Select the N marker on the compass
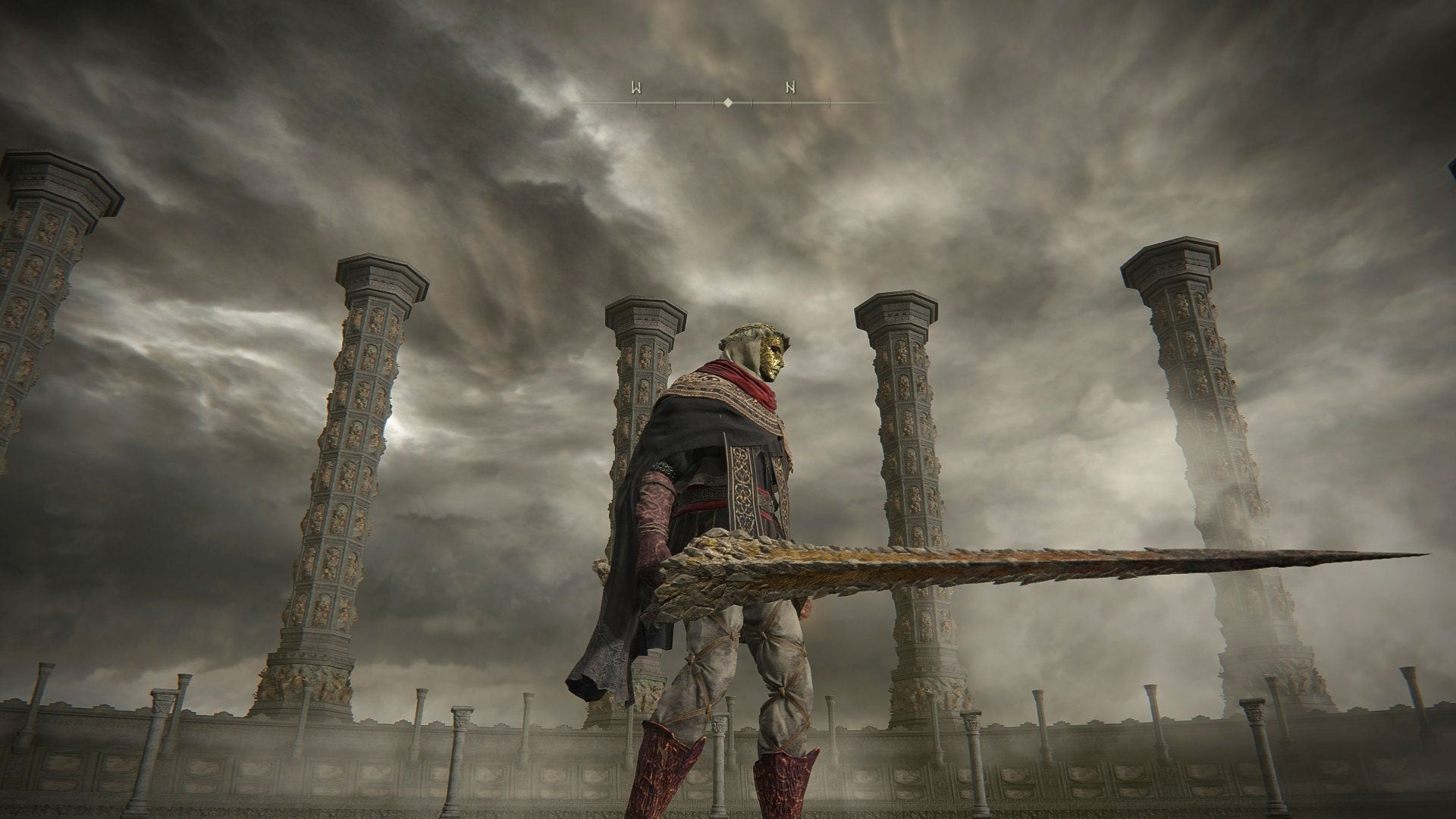Image resolution: width=1456 pixels, height=819 pixels. click(790, 87)
